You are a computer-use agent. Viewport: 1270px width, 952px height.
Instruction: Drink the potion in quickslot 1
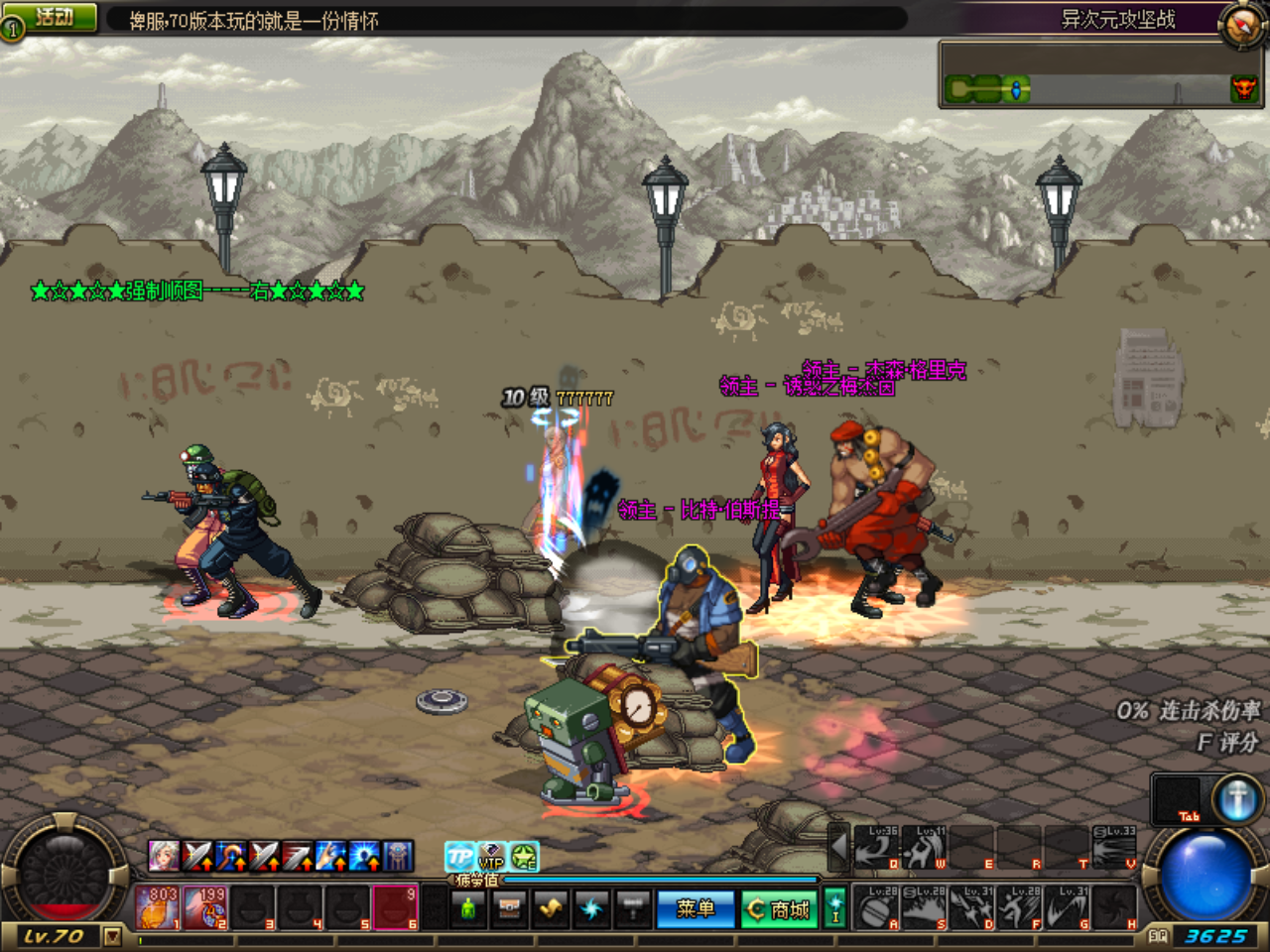coord(159,907)
